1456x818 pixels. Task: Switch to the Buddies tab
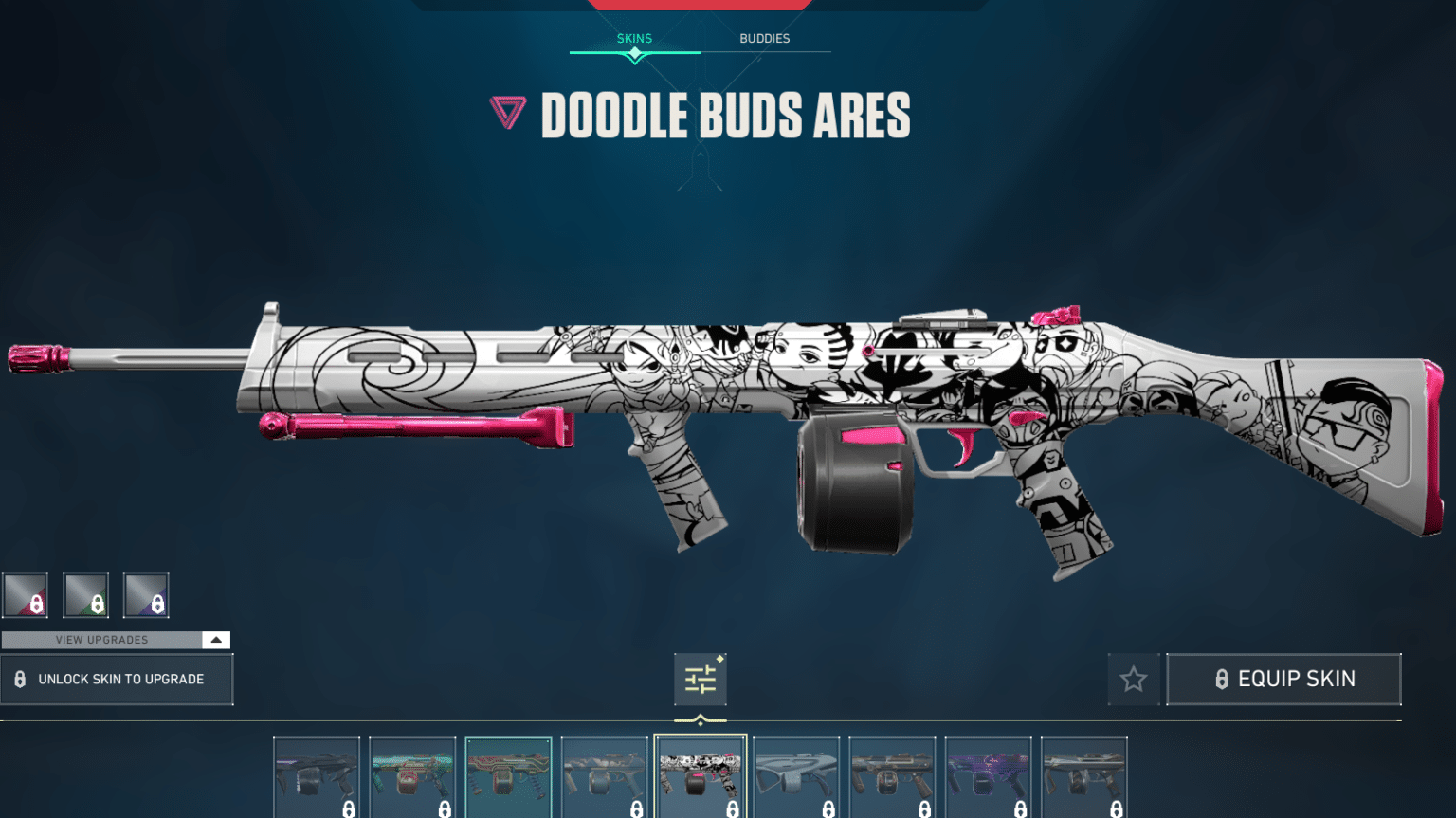click(764, 39)
